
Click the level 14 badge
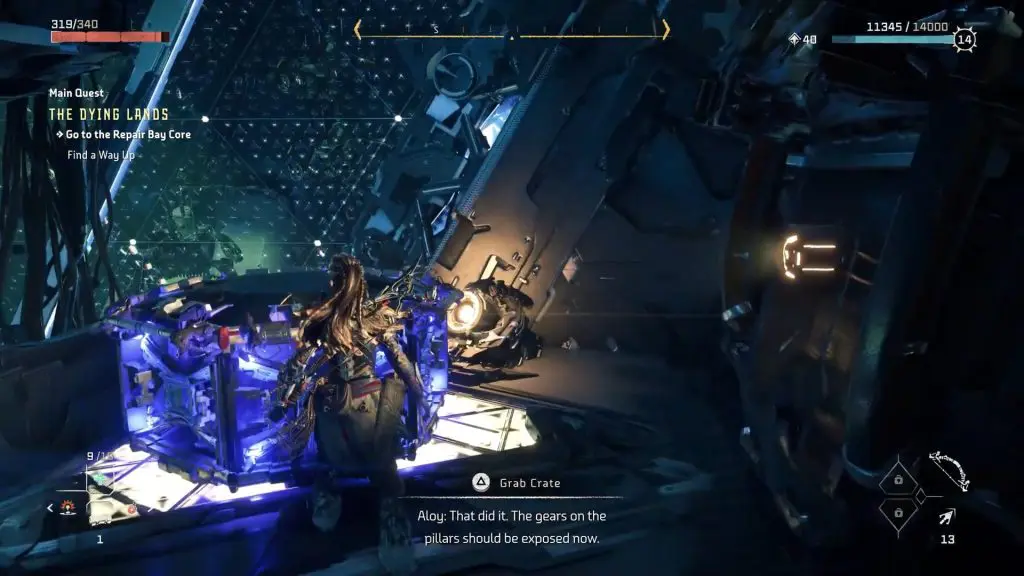[964, 40]
